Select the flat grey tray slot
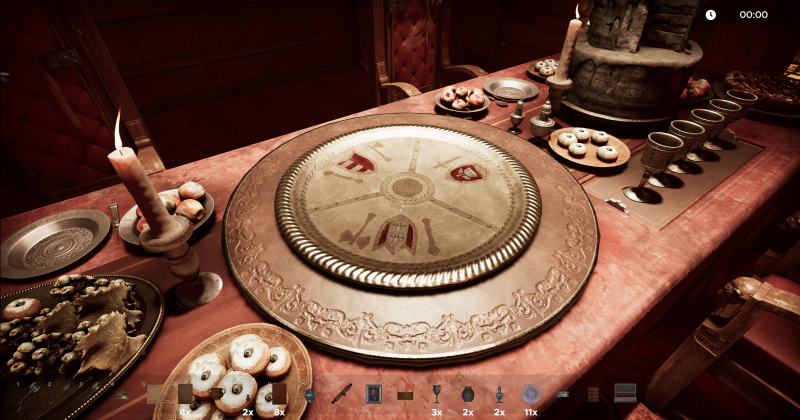Screen dimensions: 800x420 (x=562, y=394)
